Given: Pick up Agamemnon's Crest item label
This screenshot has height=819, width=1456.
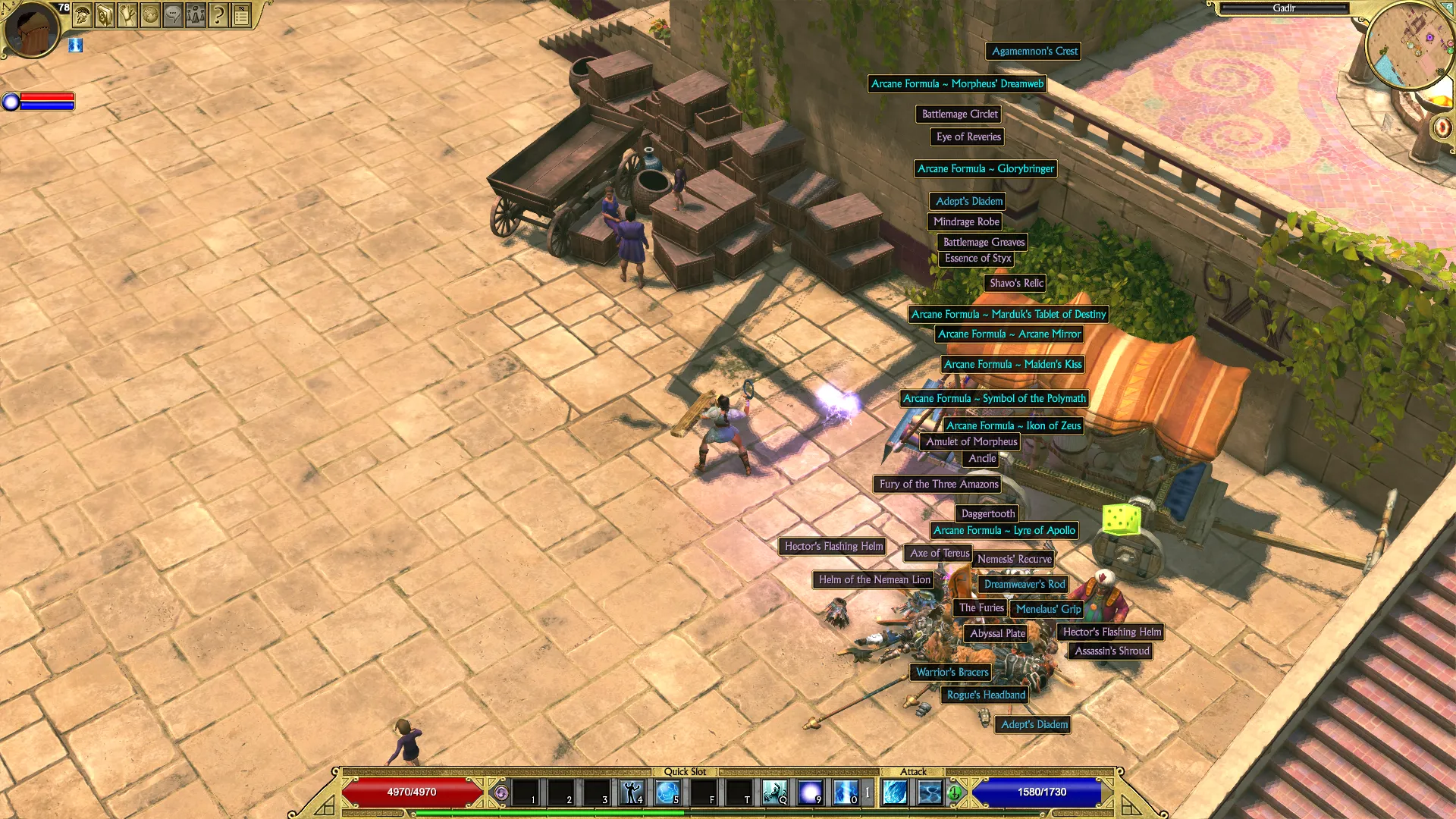Looking at the screenshot, I should pyautogui.click(x=1034, y=52).
